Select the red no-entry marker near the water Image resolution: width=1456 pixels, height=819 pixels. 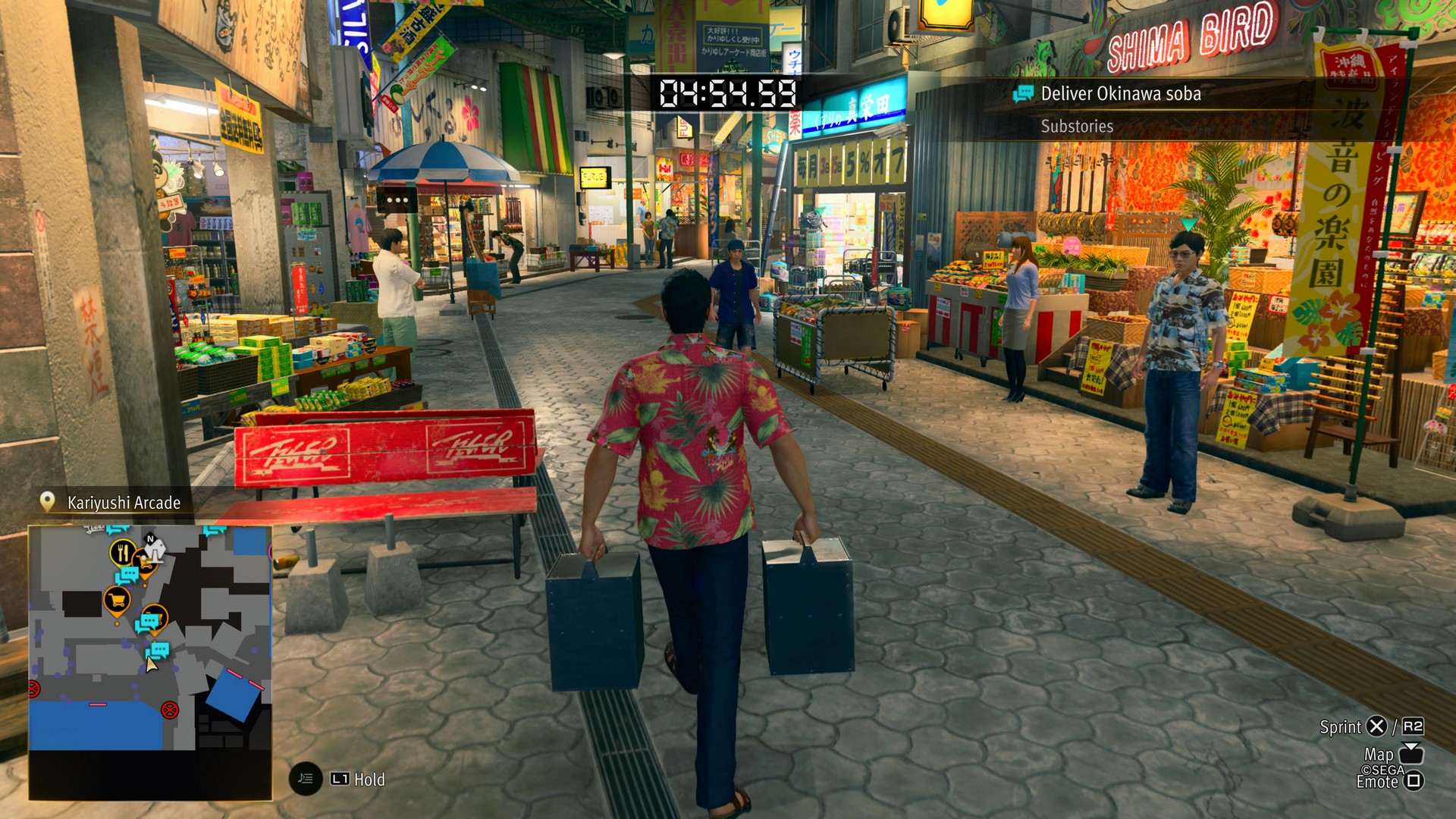point(170,711)
